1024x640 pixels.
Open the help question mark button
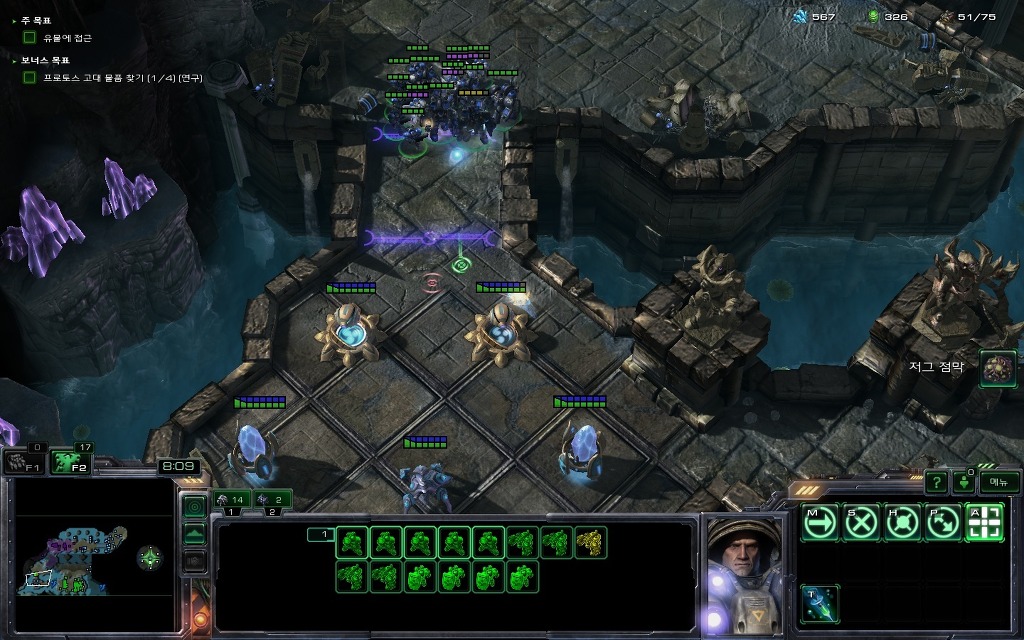pyautogui.click(x=936, y=483)
